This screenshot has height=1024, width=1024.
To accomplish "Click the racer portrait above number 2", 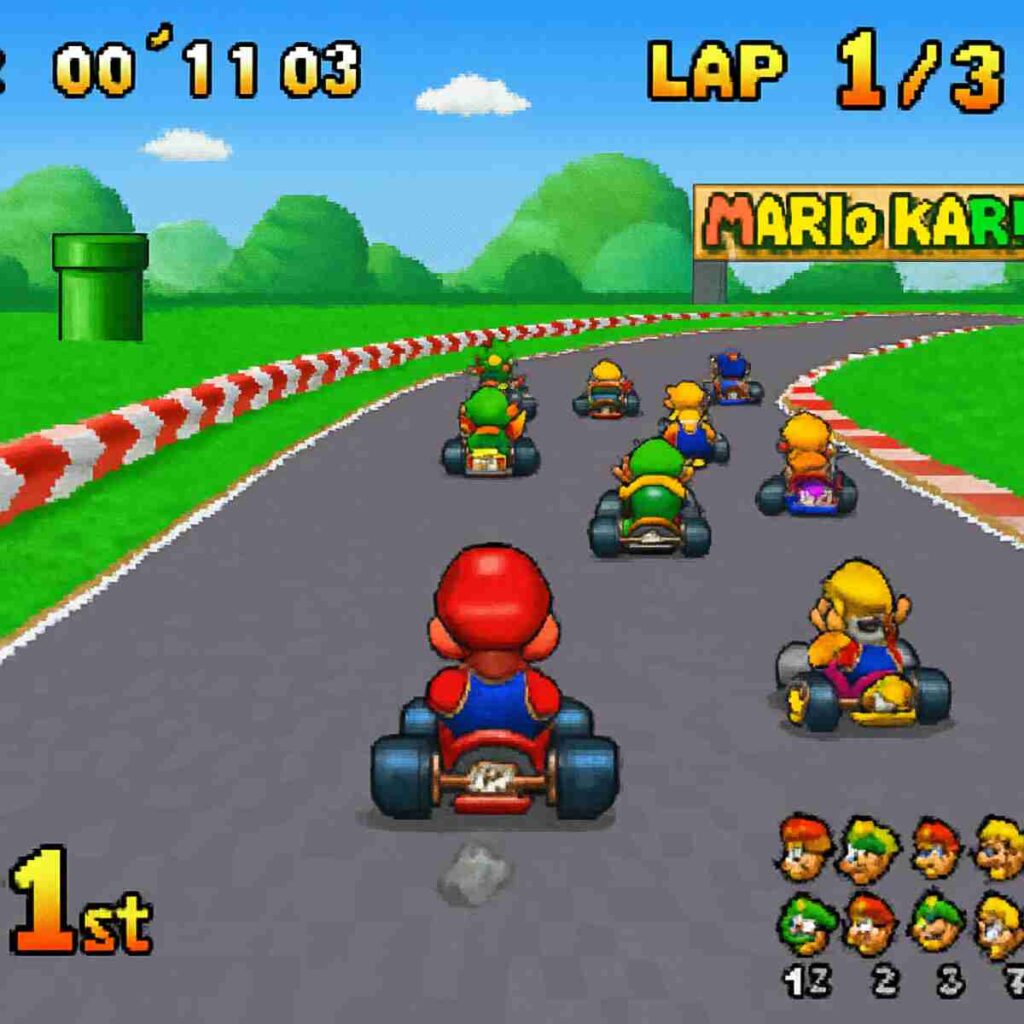I will coord(871,924).
